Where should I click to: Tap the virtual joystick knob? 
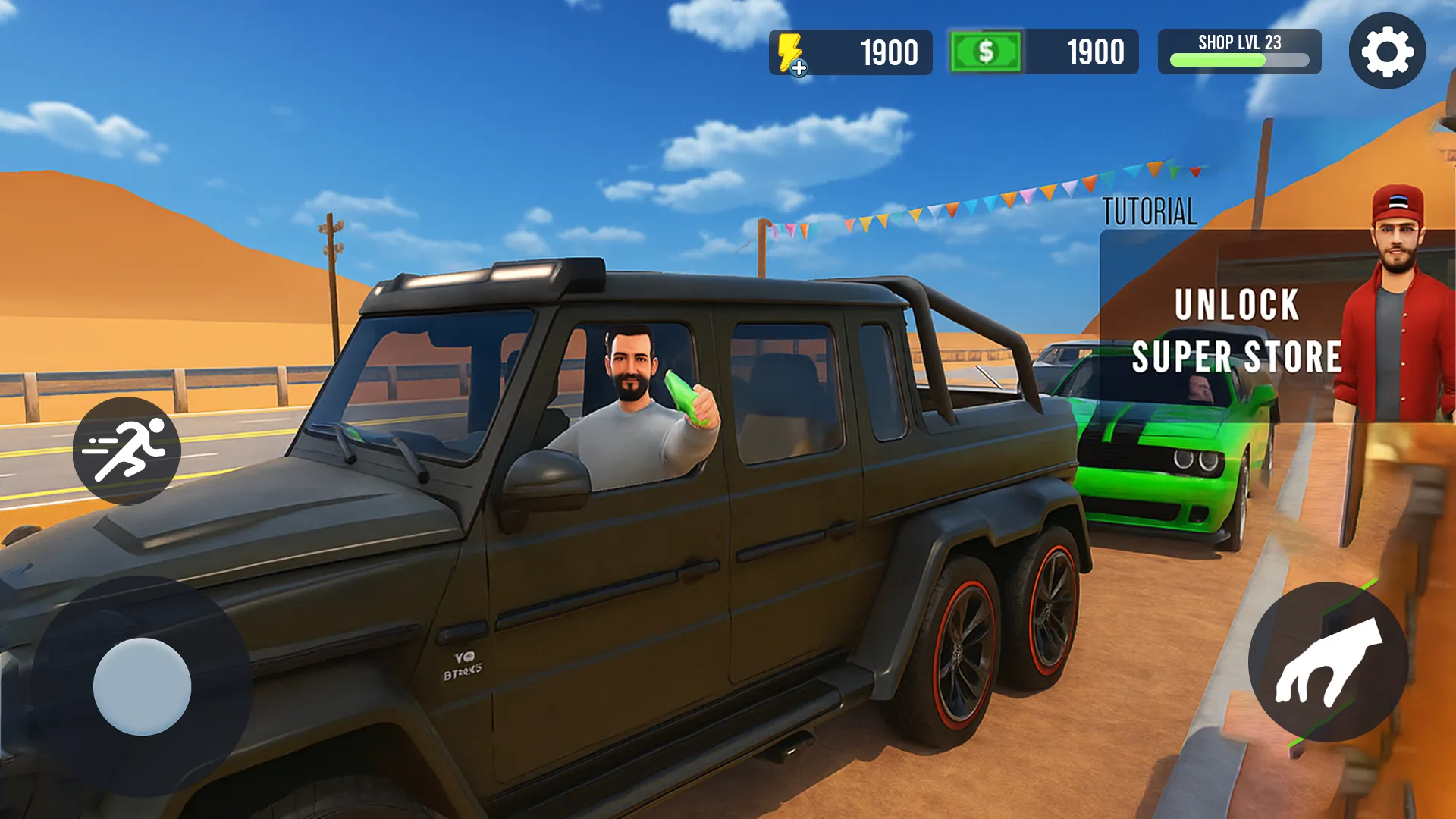point(142,686)
